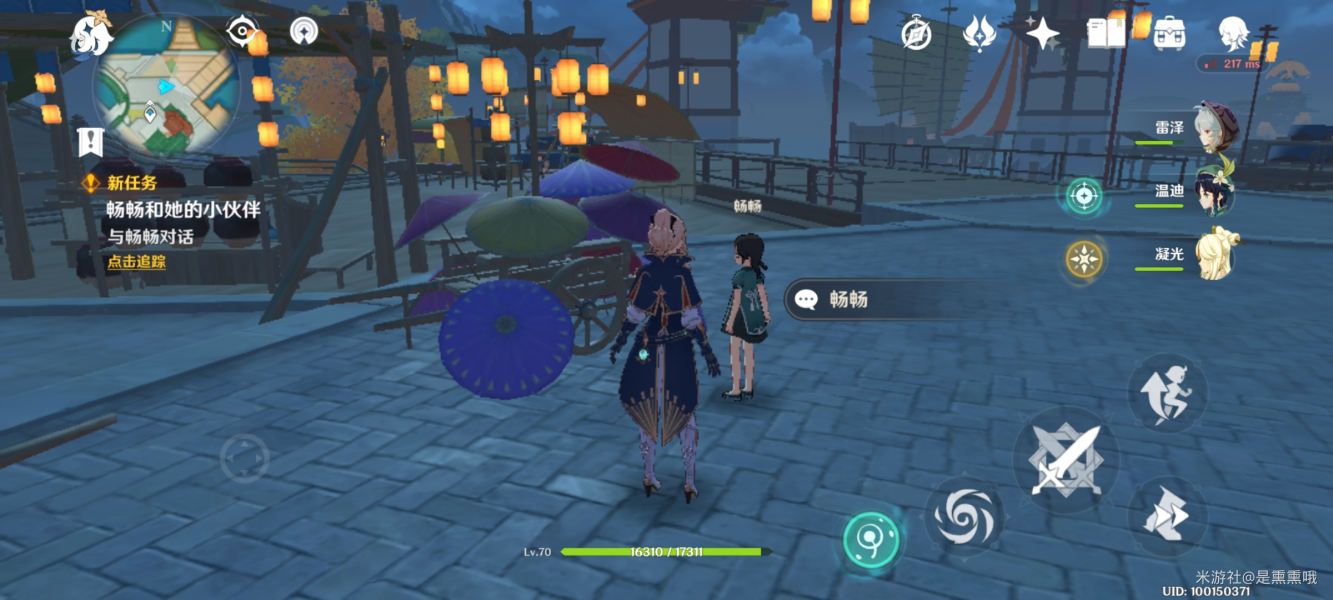This screenshot has height=600, width=1333.
Task: Activate the glowing teal elemental burst
Action: click(870, 540)
